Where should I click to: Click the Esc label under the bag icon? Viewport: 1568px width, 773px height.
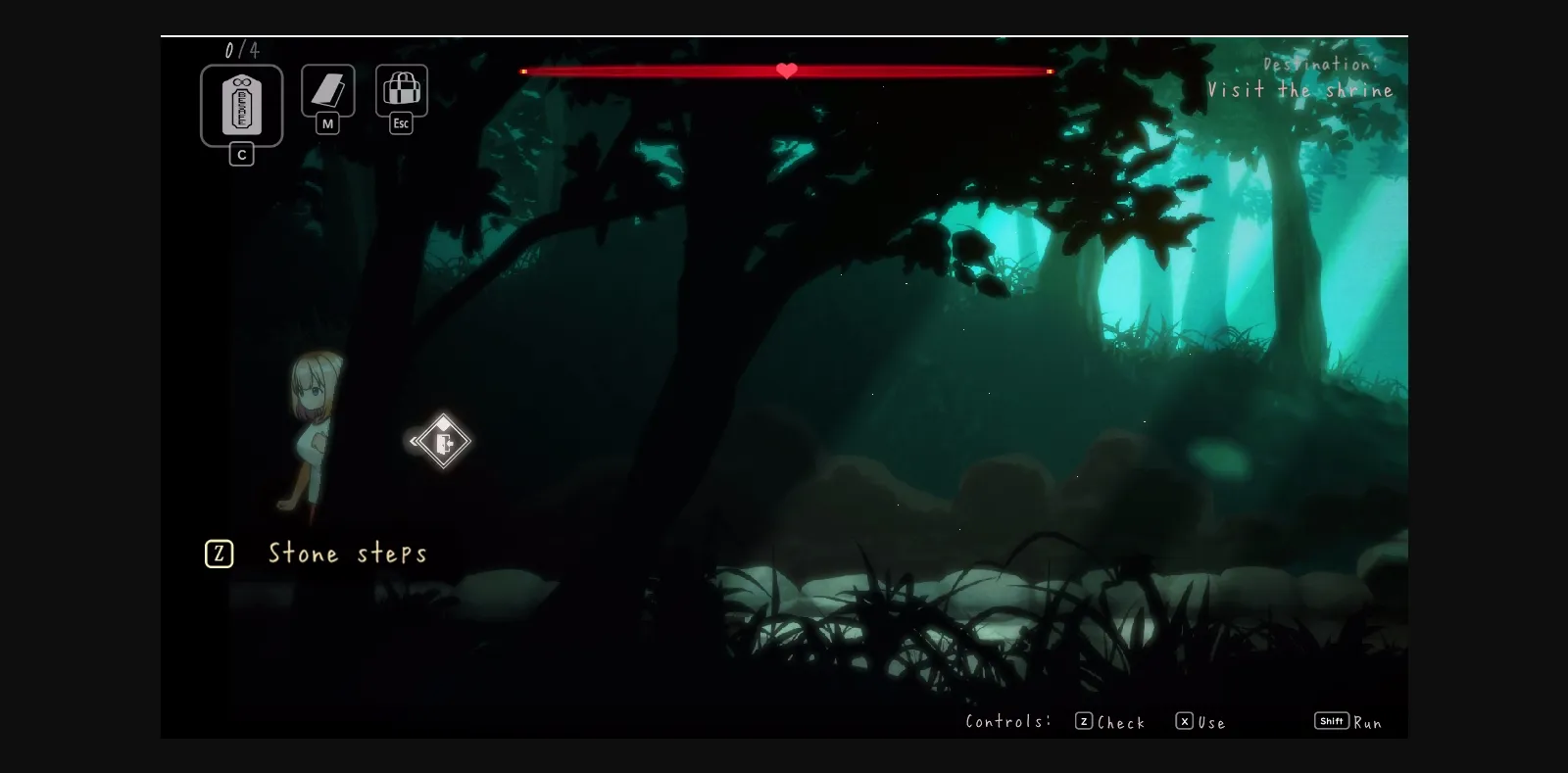[400, 123]
